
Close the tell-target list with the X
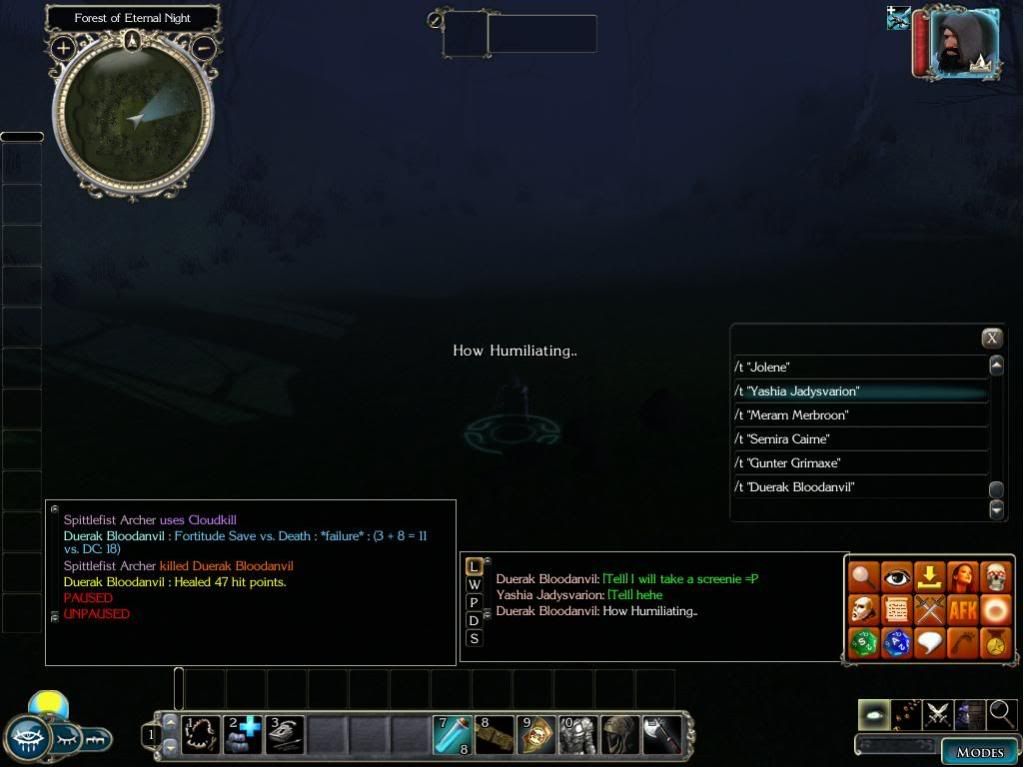[x=991, y=338]
